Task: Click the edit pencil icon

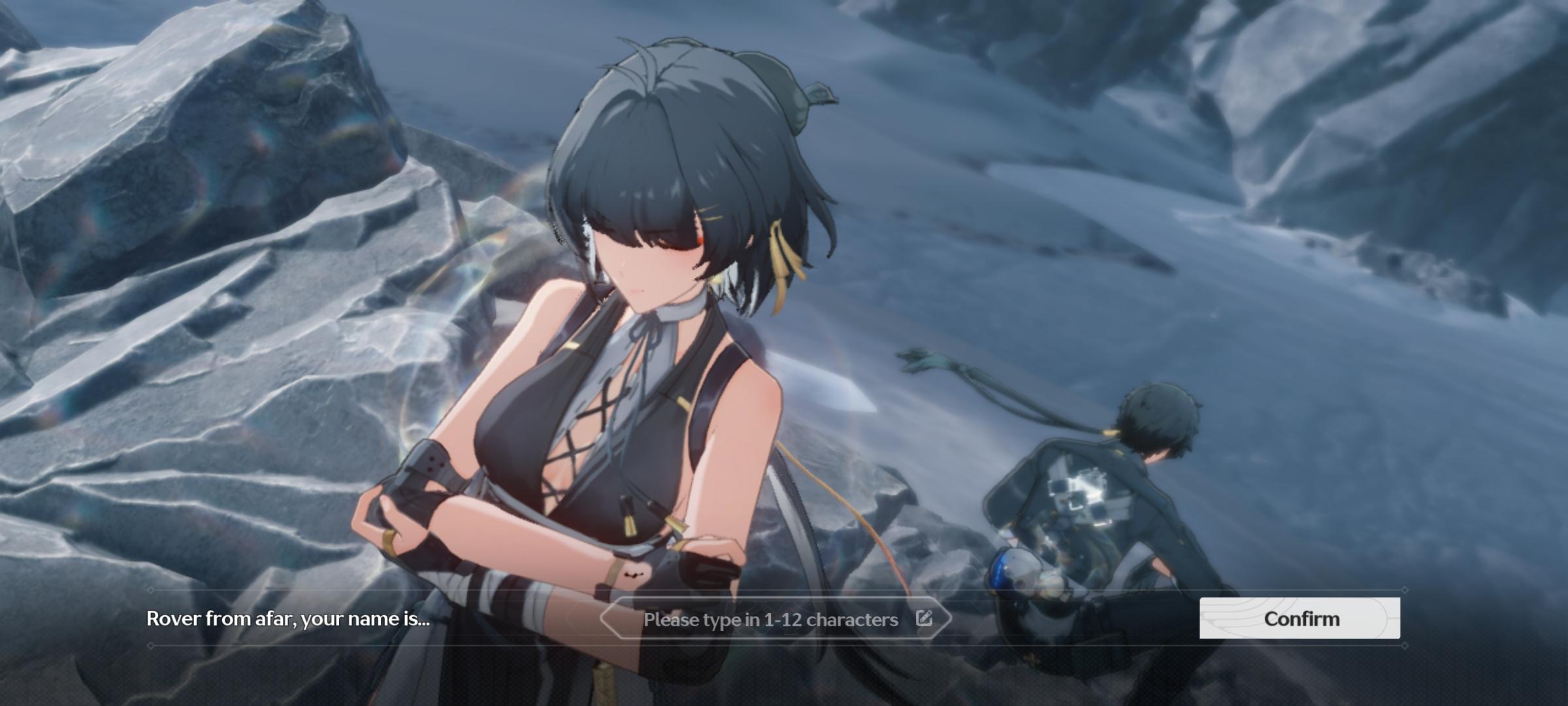Action: tap(924, 618)
